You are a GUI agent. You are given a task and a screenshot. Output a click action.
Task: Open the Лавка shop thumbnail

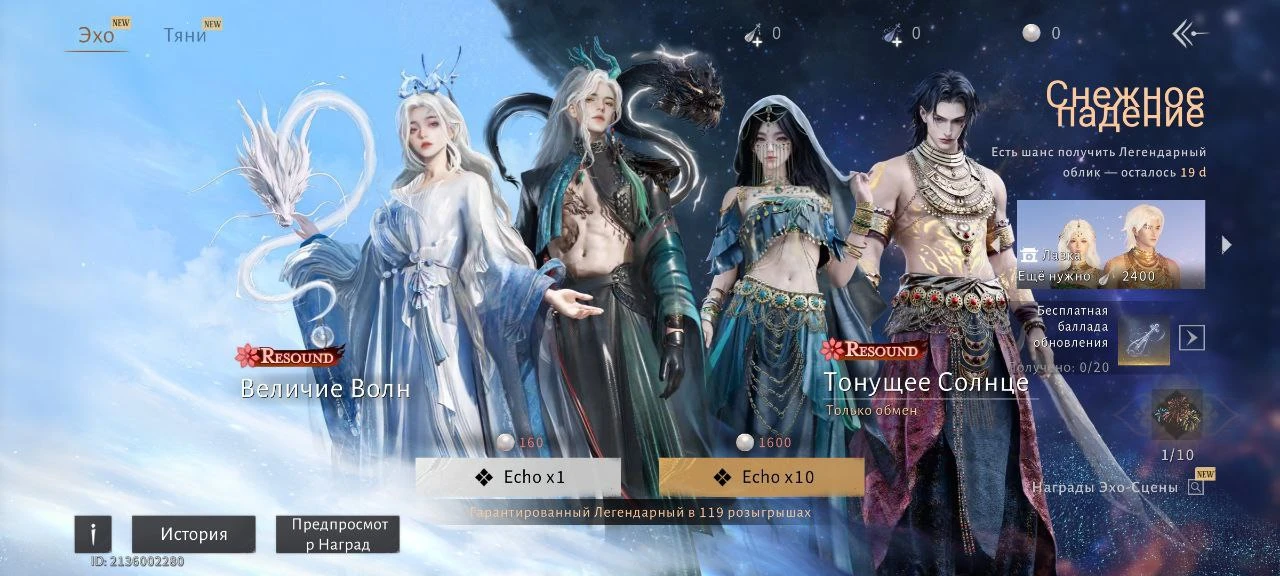tap(1110, 245)
